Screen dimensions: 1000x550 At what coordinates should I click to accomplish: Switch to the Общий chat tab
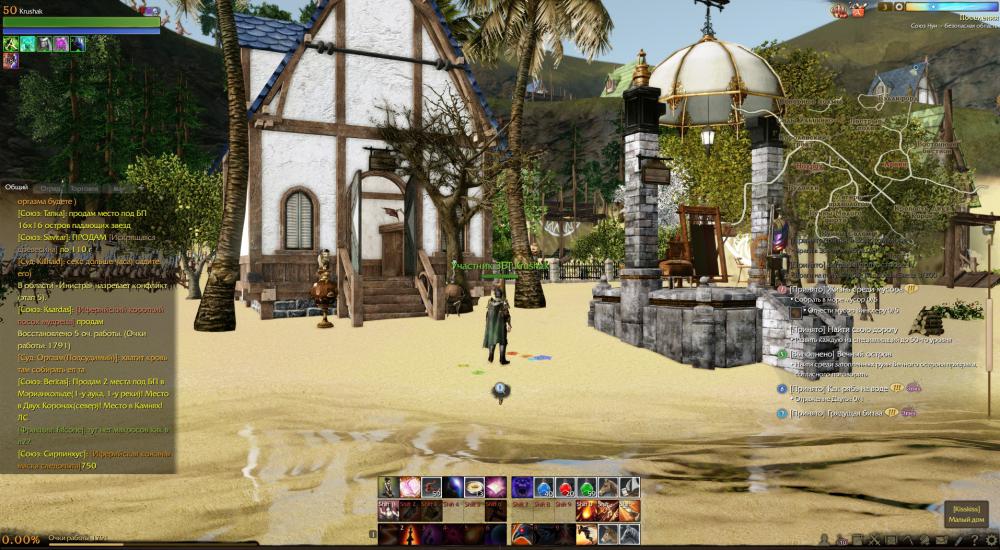click(x=17, y=187)
